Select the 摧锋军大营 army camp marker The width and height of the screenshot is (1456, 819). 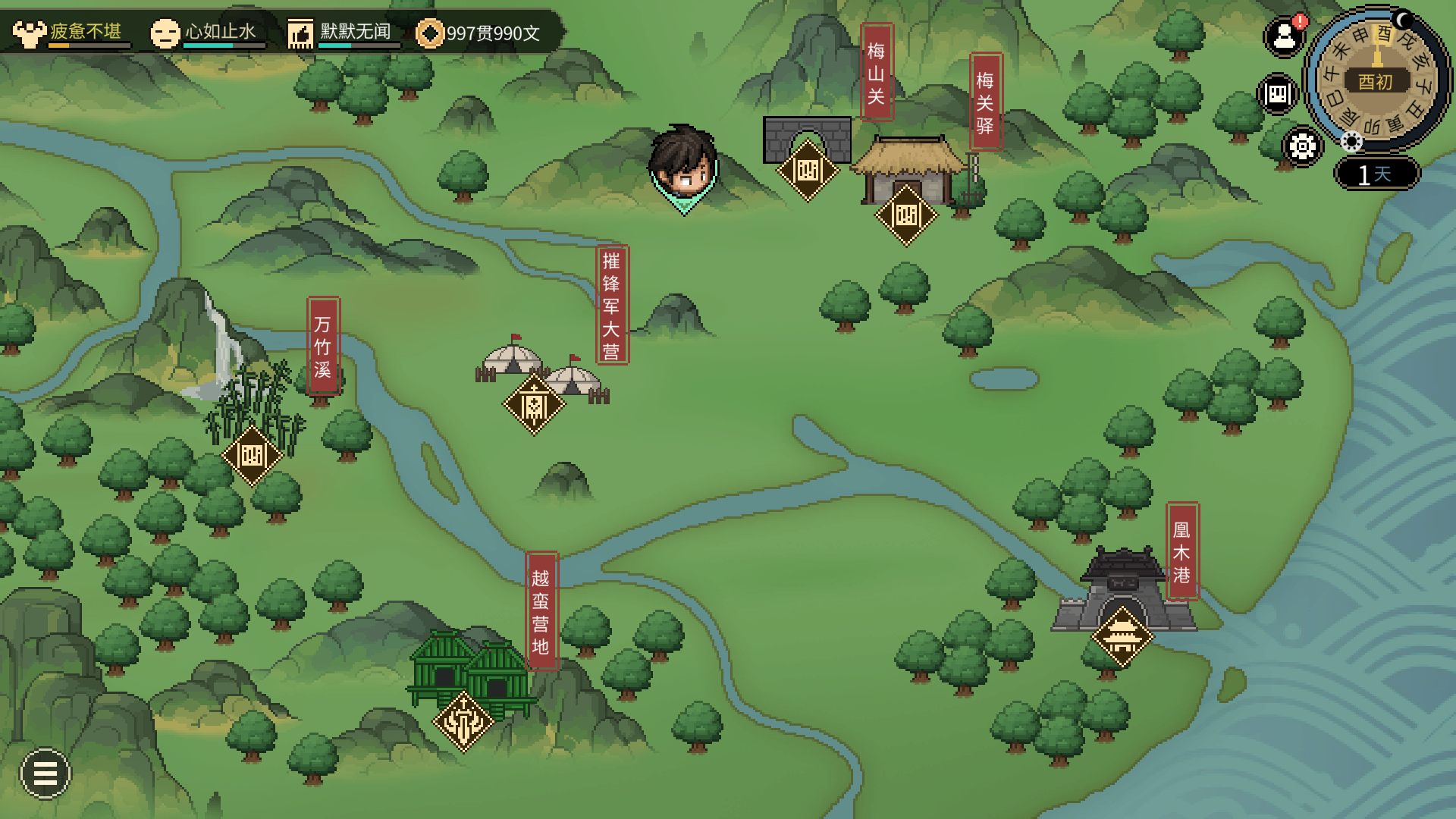pos(535,405)
